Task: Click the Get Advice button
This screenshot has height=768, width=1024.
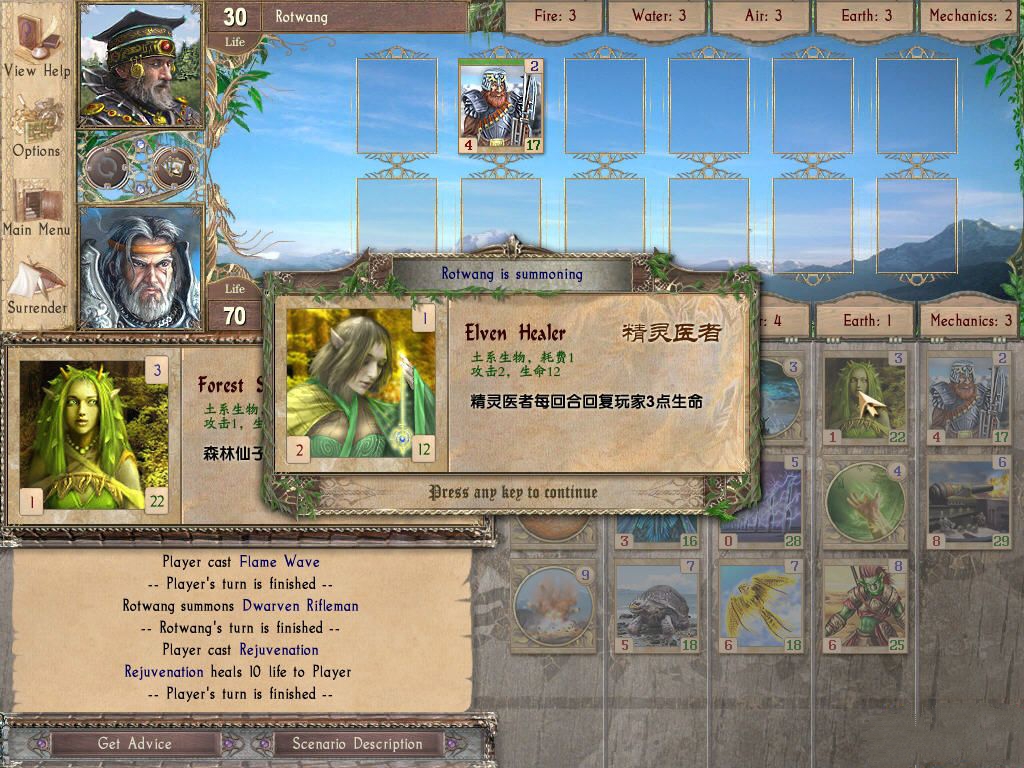Action: point(135,743)
